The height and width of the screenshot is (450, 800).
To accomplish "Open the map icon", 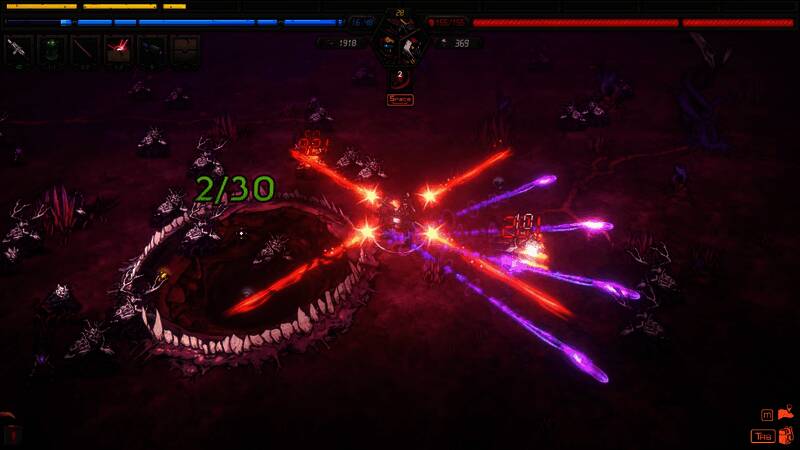I will coord(784,414).
